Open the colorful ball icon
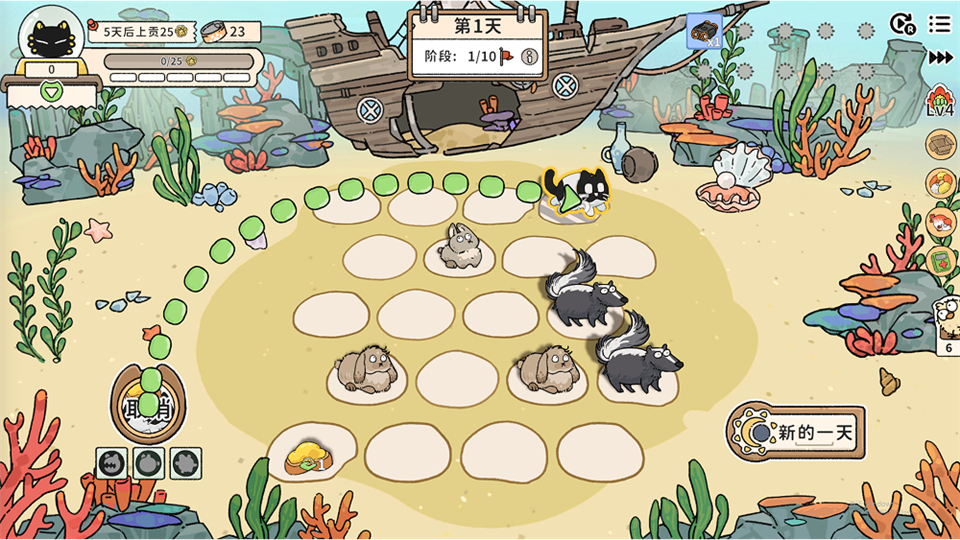This screenshot has width=960, height=540. [x=940, y=184]
